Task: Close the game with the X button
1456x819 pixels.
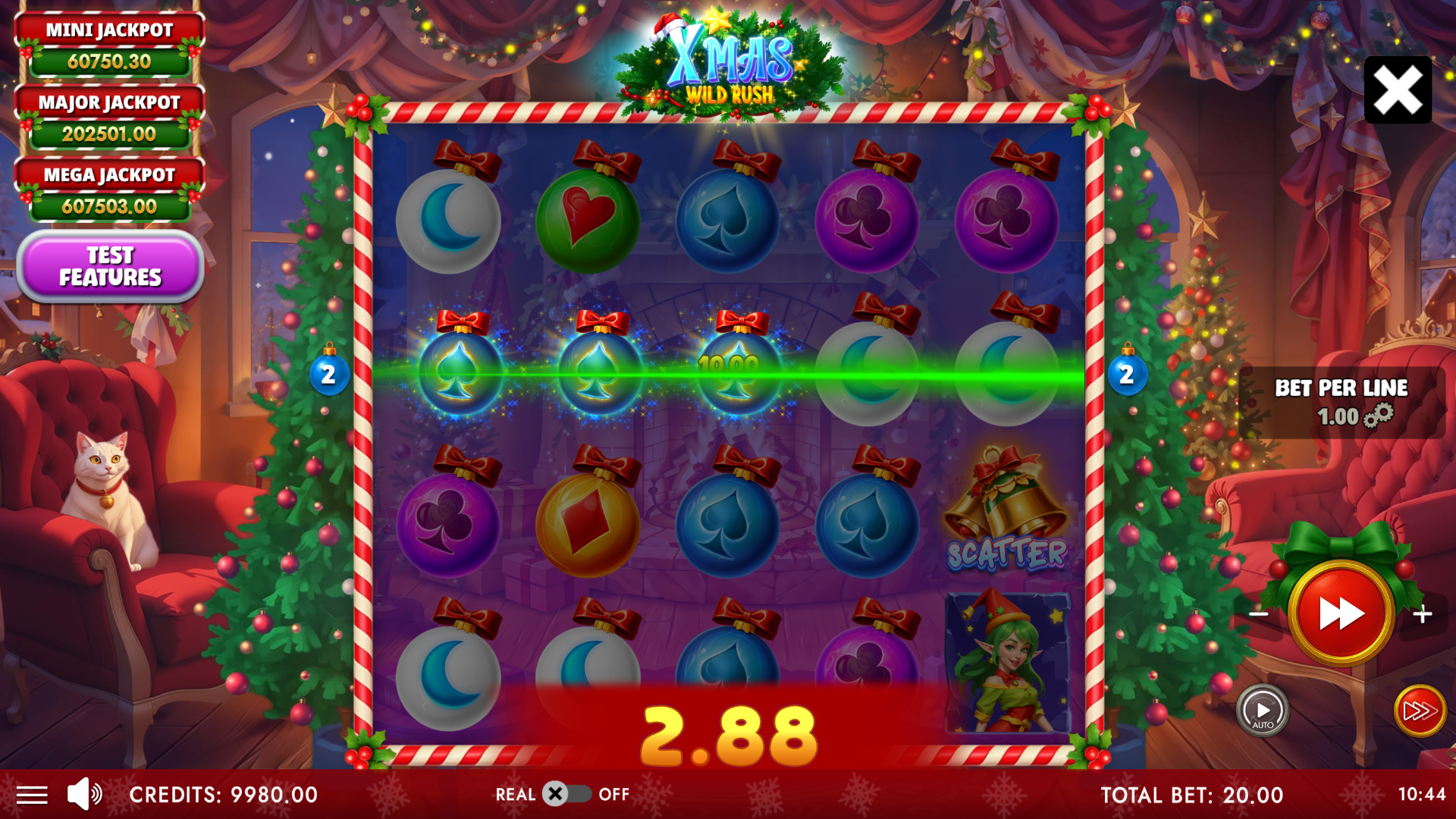Action: (x=1398, y=90)
